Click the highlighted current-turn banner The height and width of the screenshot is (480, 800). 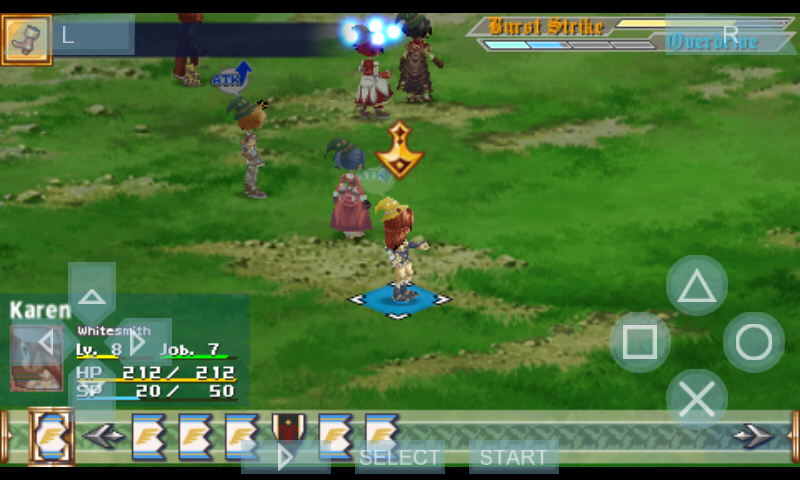coord(50,436)
